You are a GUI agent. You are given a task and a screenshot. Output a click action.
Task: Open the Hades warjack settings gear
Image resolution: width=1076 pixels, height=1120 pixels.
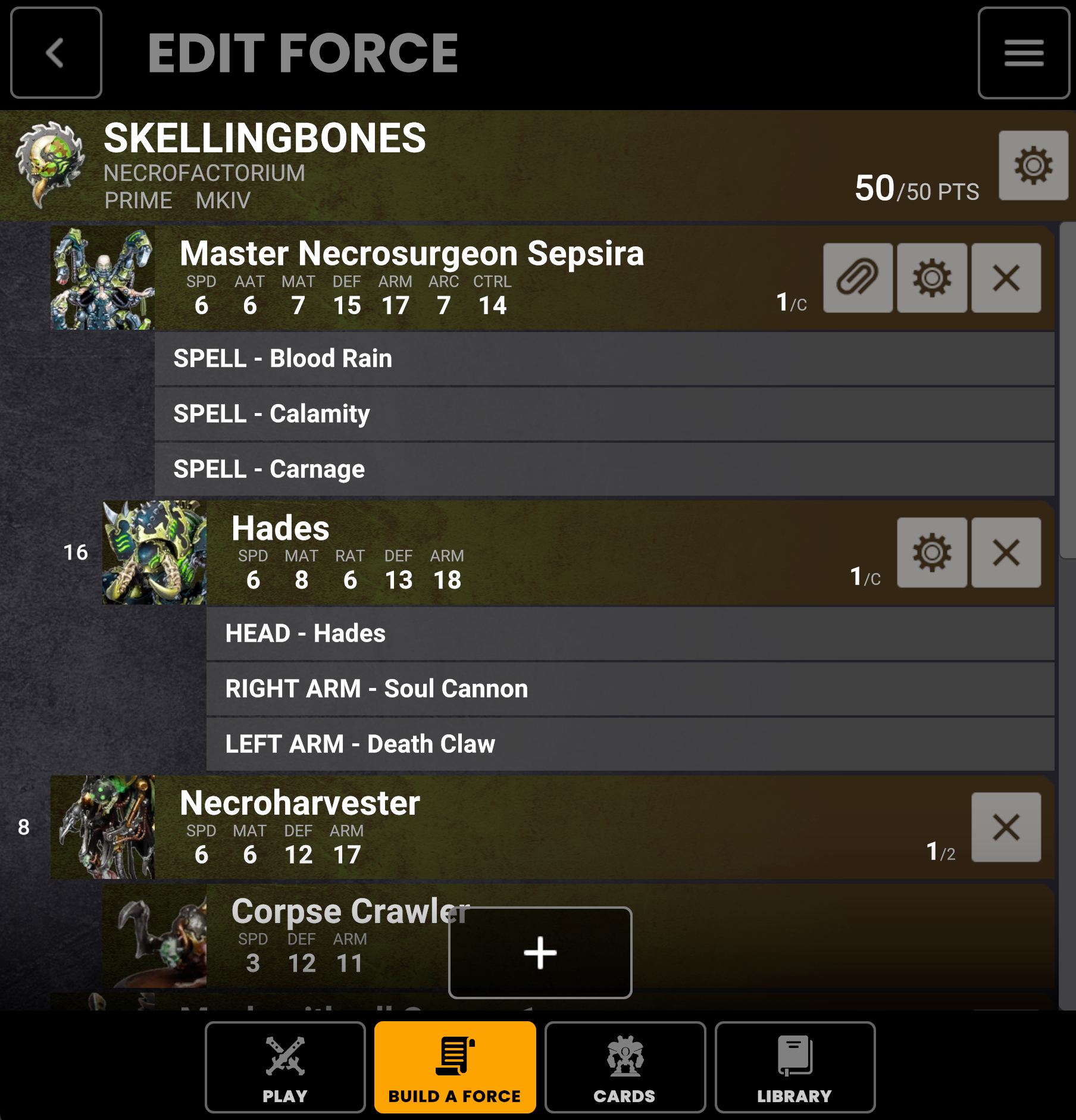click(x=932, y=552)
